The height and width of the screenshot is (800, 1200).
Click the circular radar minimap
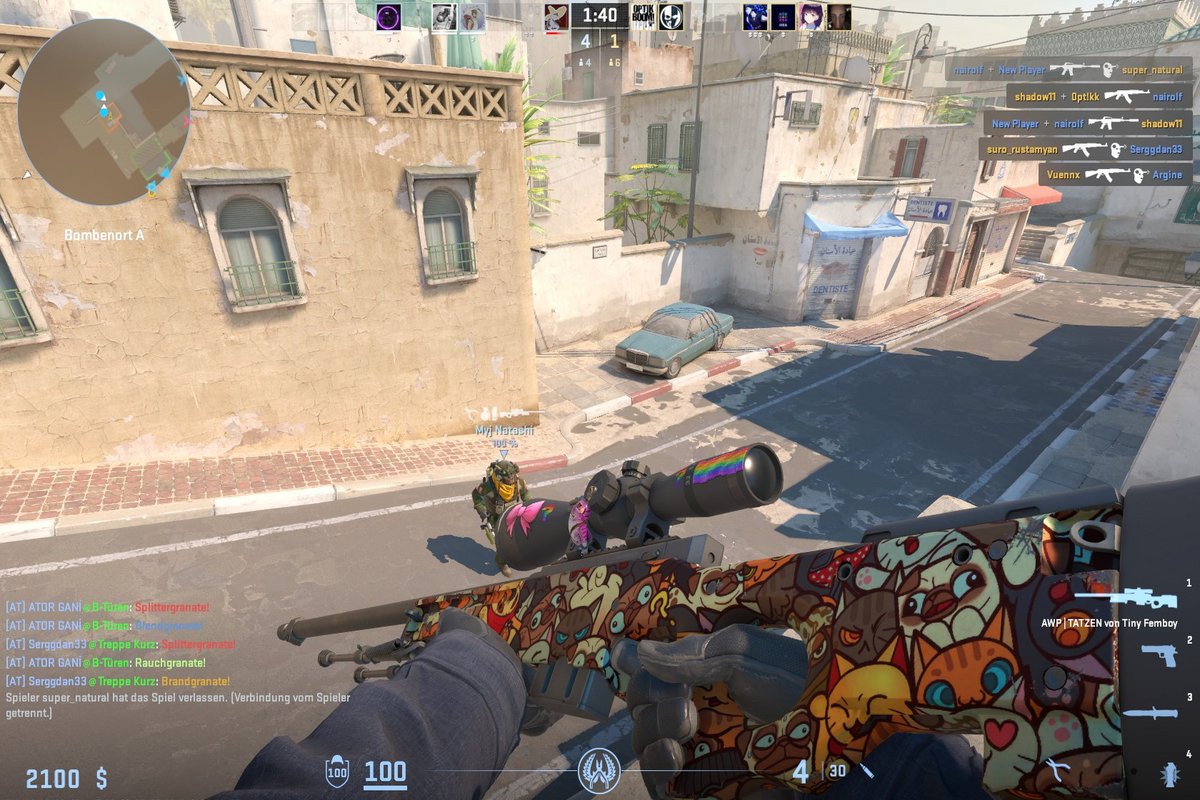tap(103, 111)
